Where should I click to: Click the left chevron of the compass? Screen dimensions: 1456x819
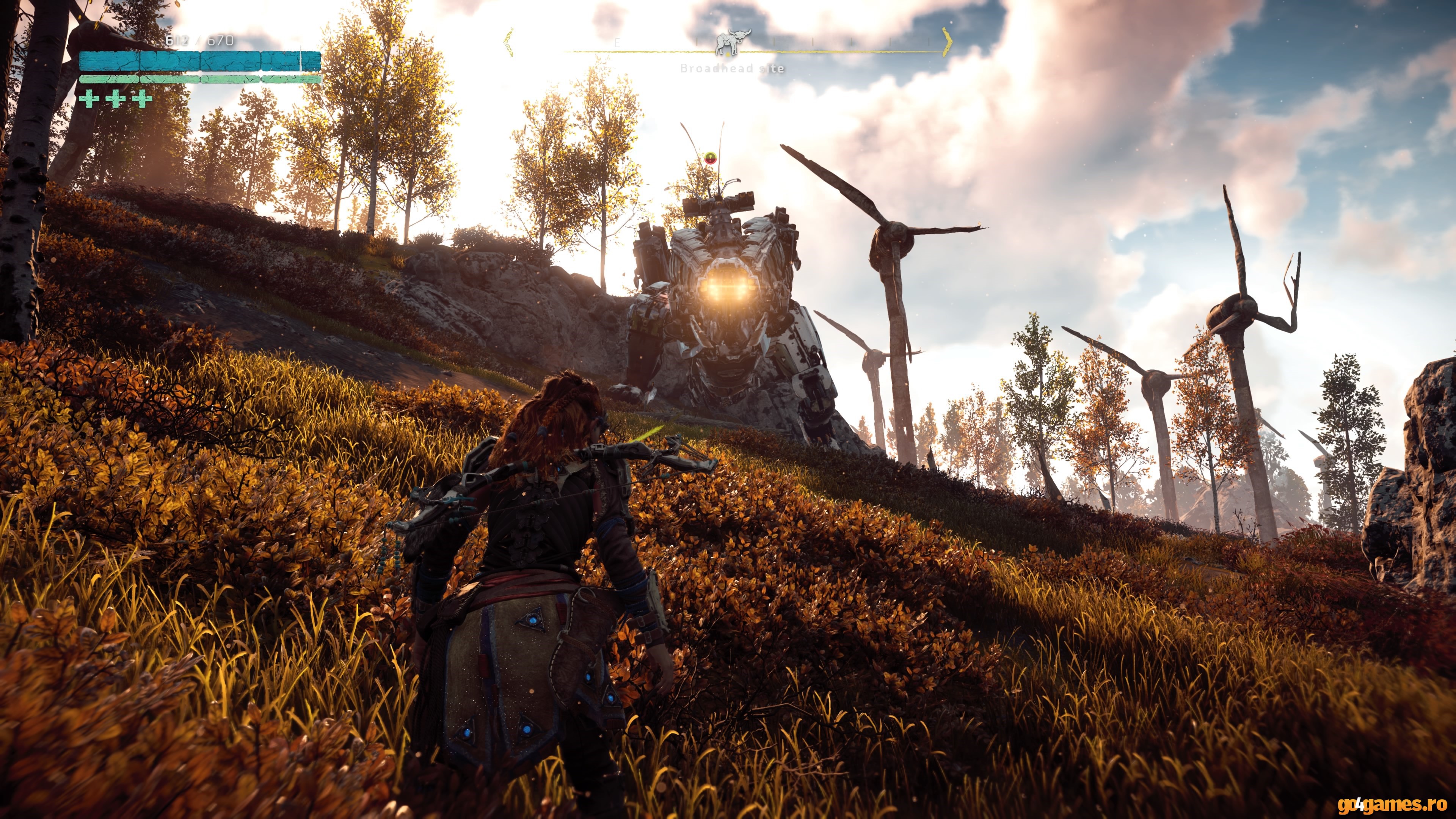(x=509, y=42)
